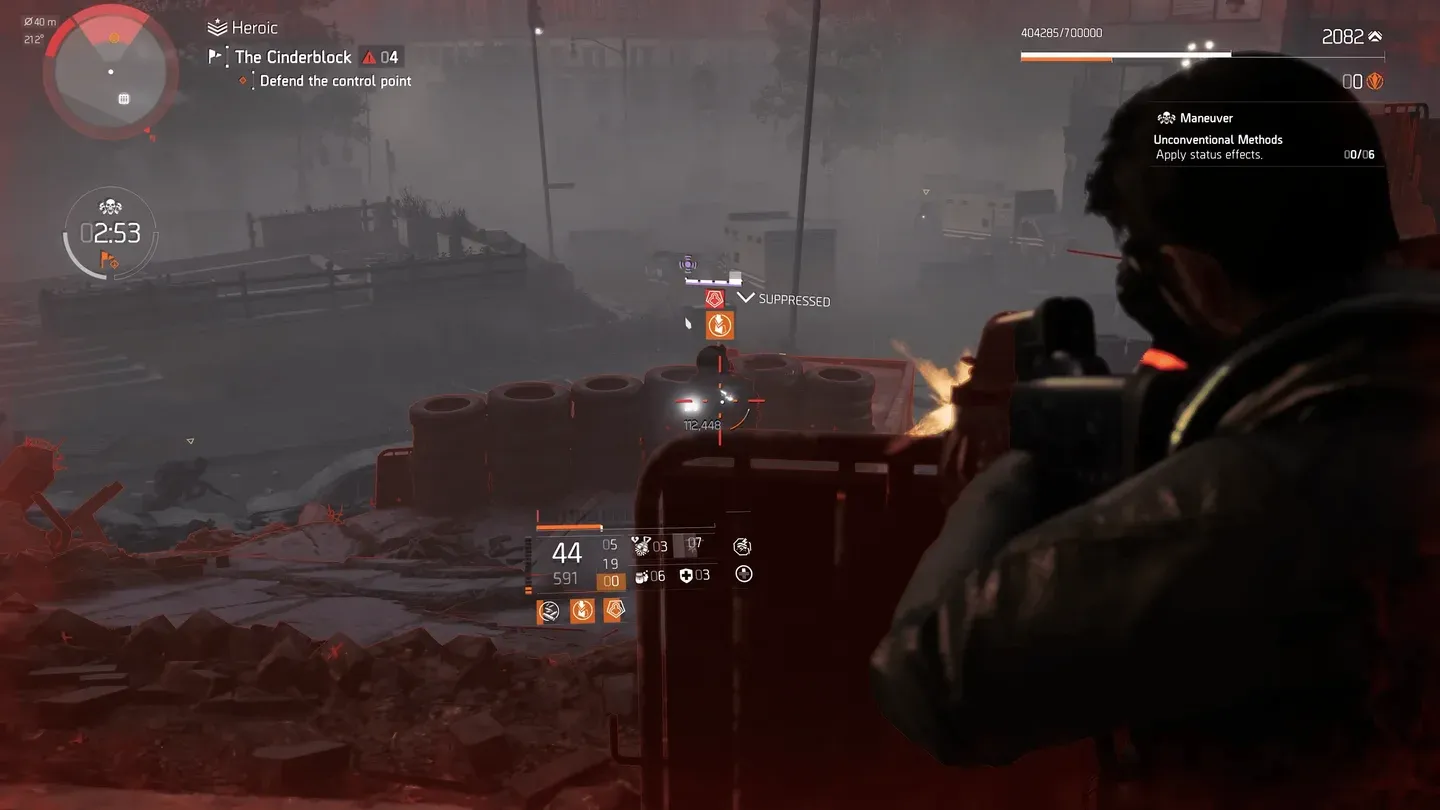Click the skull icon on the Maneuver panel
The width and height of the screenshot is (1440, 810).
[x=1166, y=117]
